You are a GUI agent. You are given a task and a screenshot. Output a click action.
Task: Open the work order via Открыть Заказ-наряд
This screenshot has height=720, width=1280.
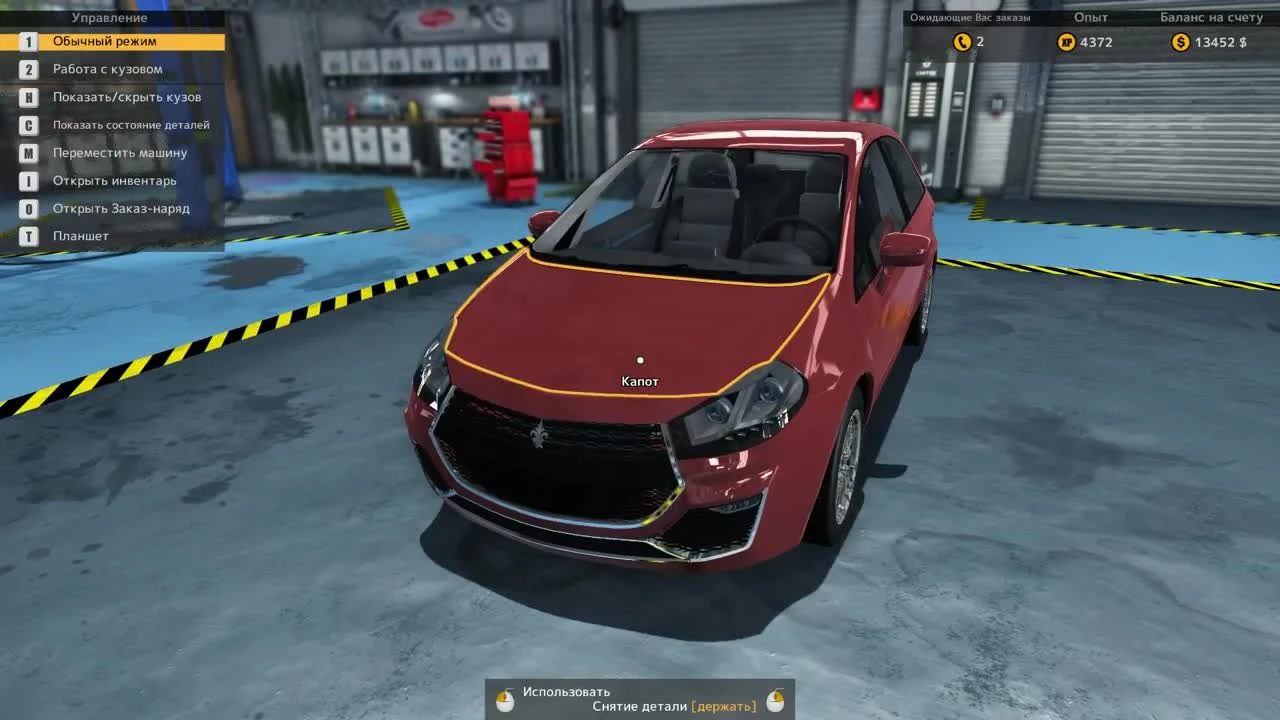click(122, 208)
